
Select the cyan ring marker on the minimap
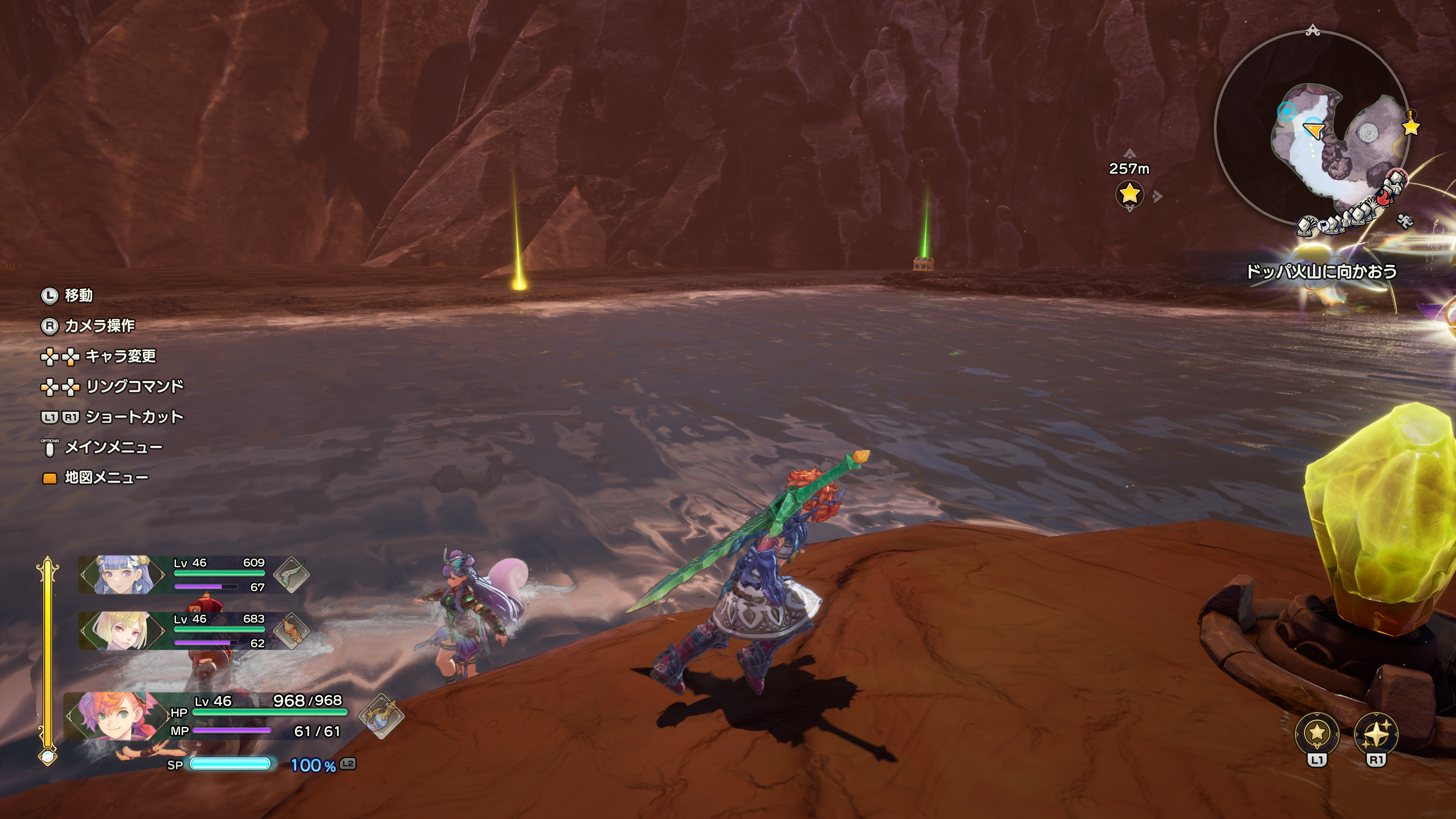(1287, 112)
